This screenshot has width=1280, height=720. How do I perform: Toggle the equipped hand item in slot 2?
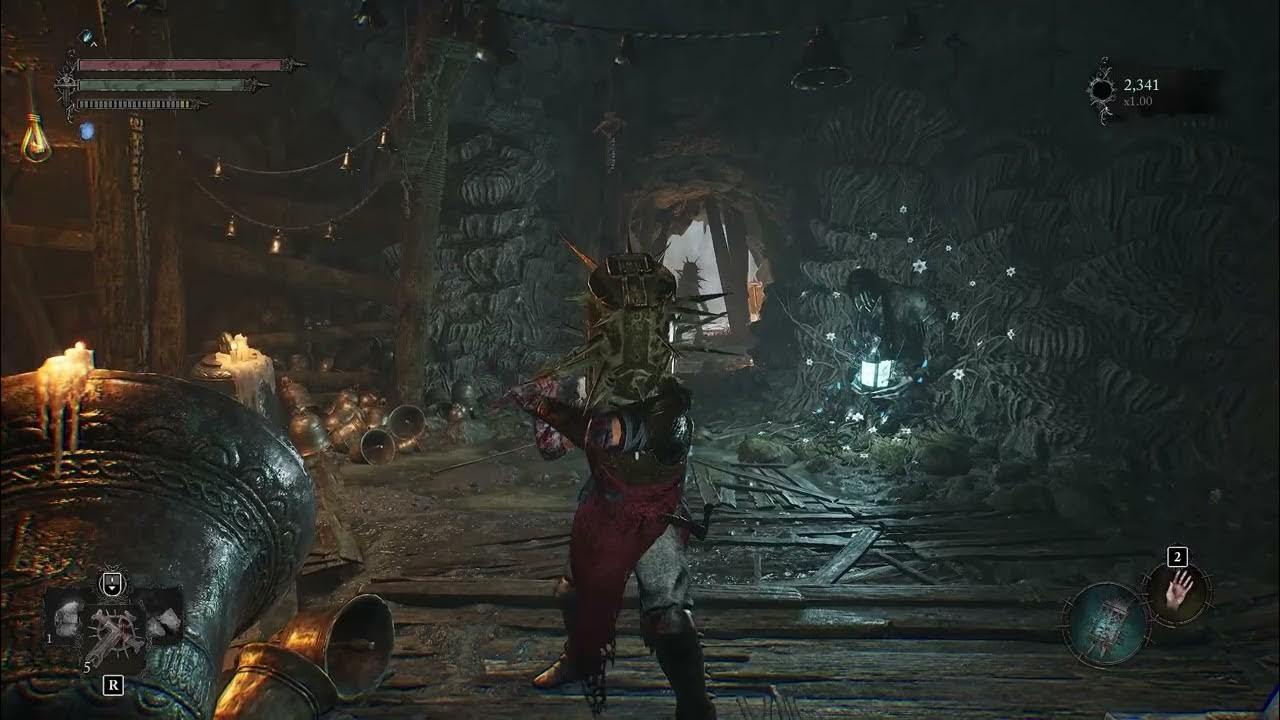[1176, 594]
